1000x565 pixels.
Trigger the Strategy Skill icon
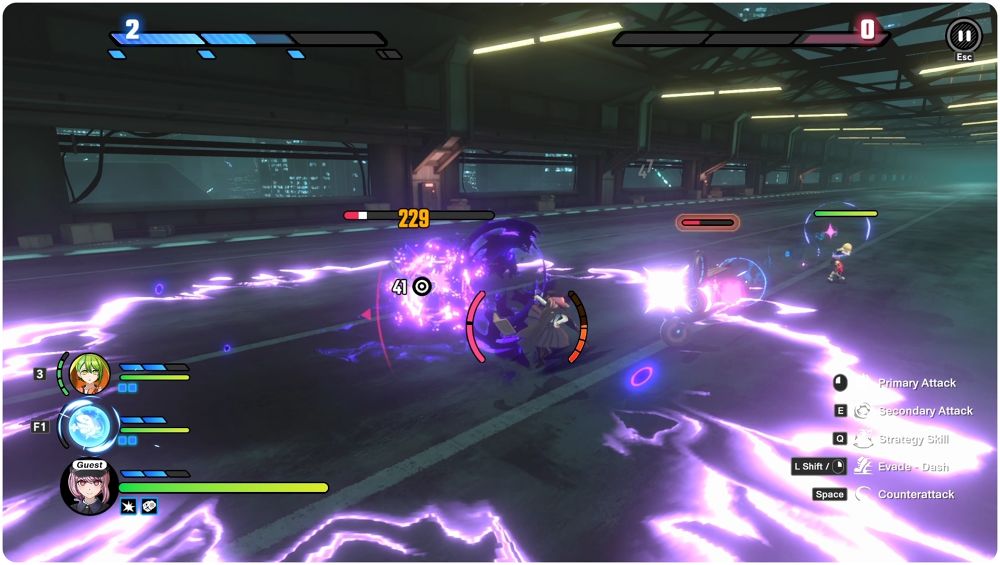tap(862, 439)
